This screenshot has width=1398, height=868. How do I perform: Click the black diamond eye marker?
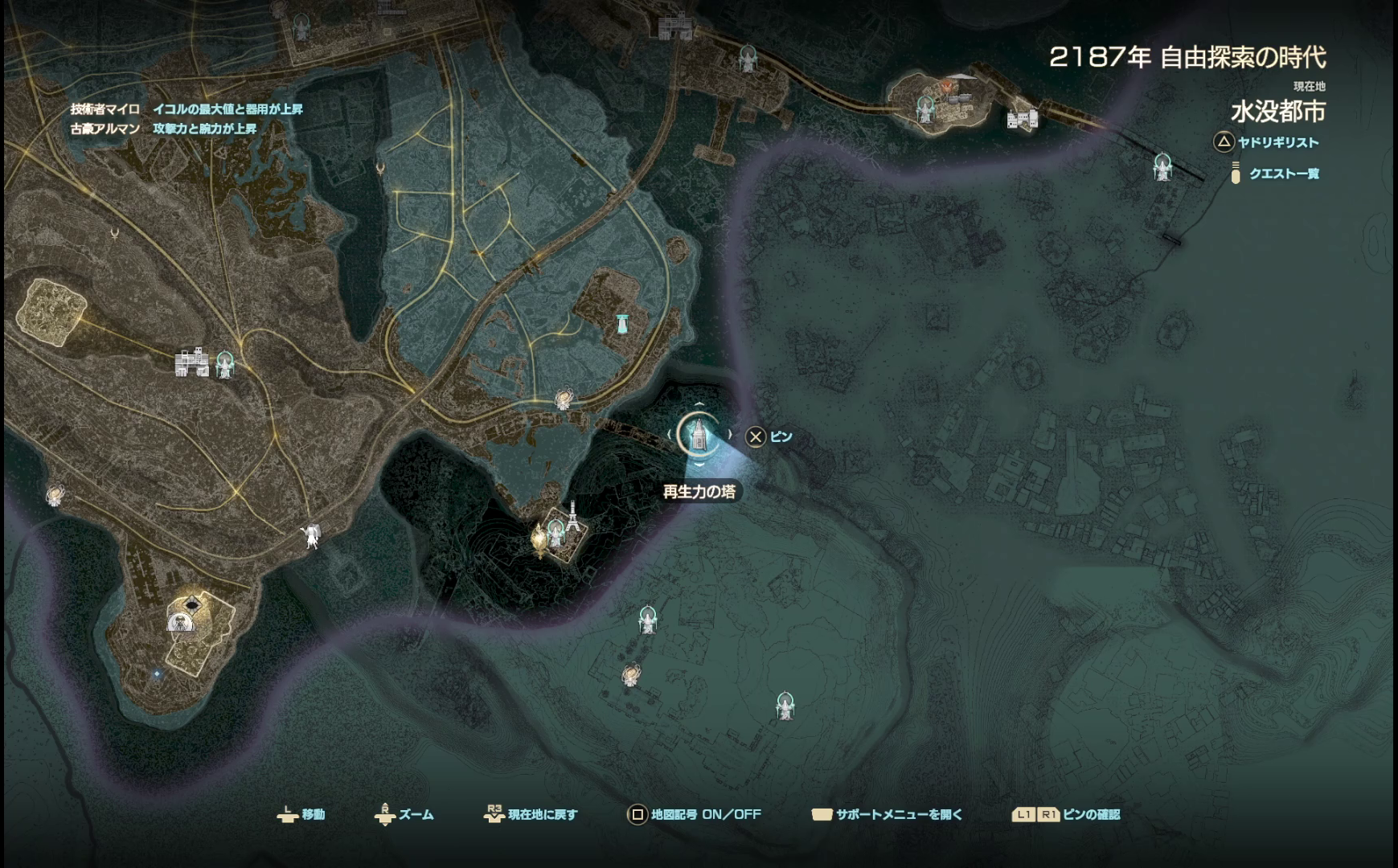(x=192, y=604)
